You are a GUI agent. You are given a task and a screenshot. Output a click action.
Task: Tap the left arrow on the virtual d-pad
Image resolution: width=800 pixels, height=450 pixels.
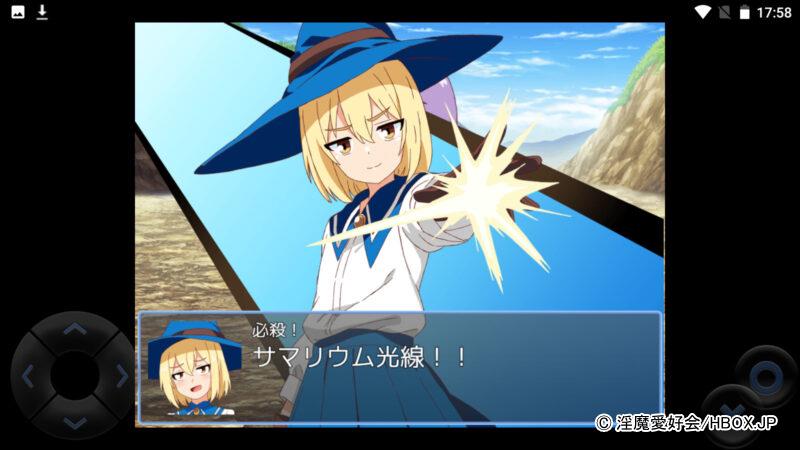coord(28,376)
